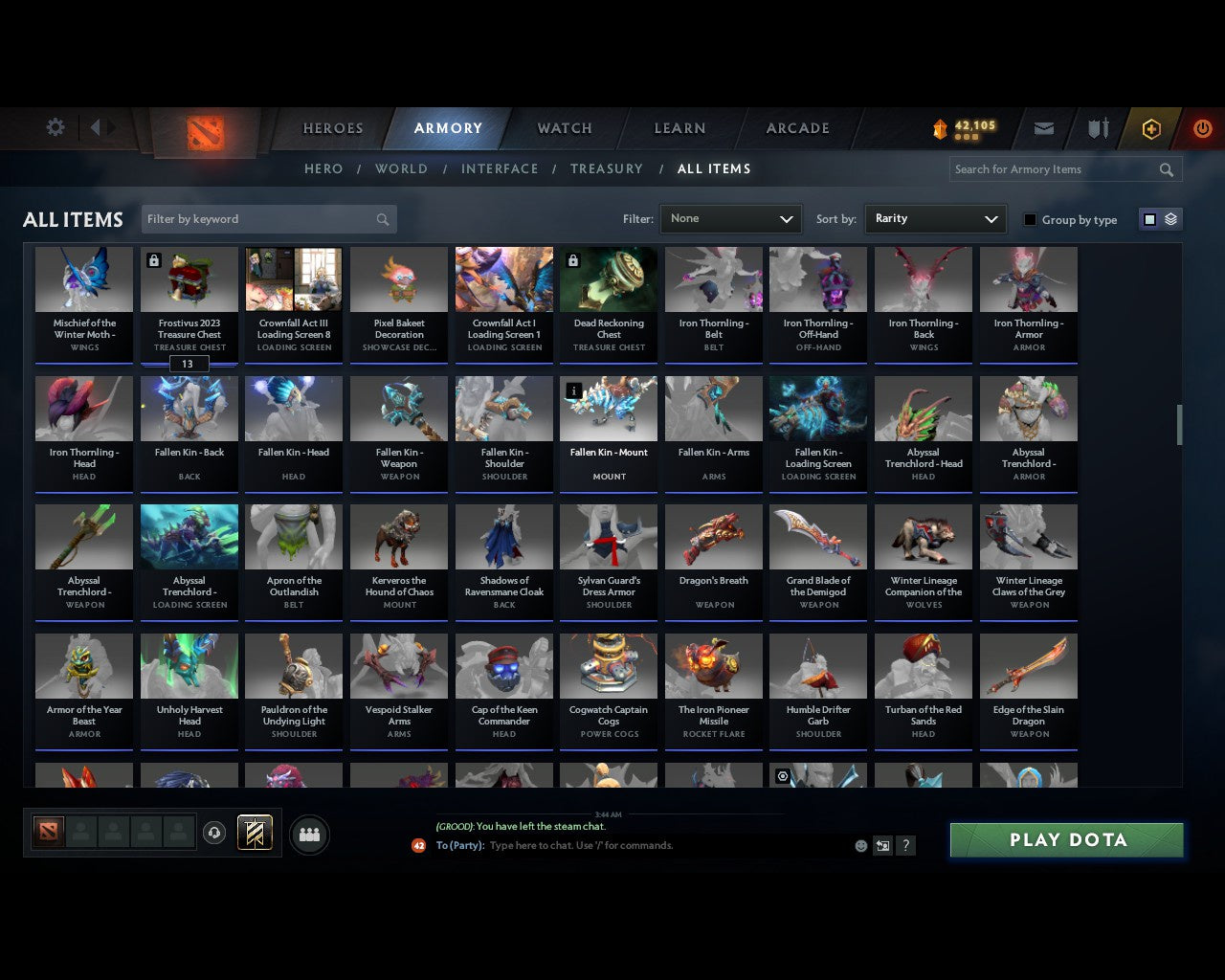This screenshot has height=980, width=1225.
Task: Open the Watch menu item
Action: tap(564, 127)
